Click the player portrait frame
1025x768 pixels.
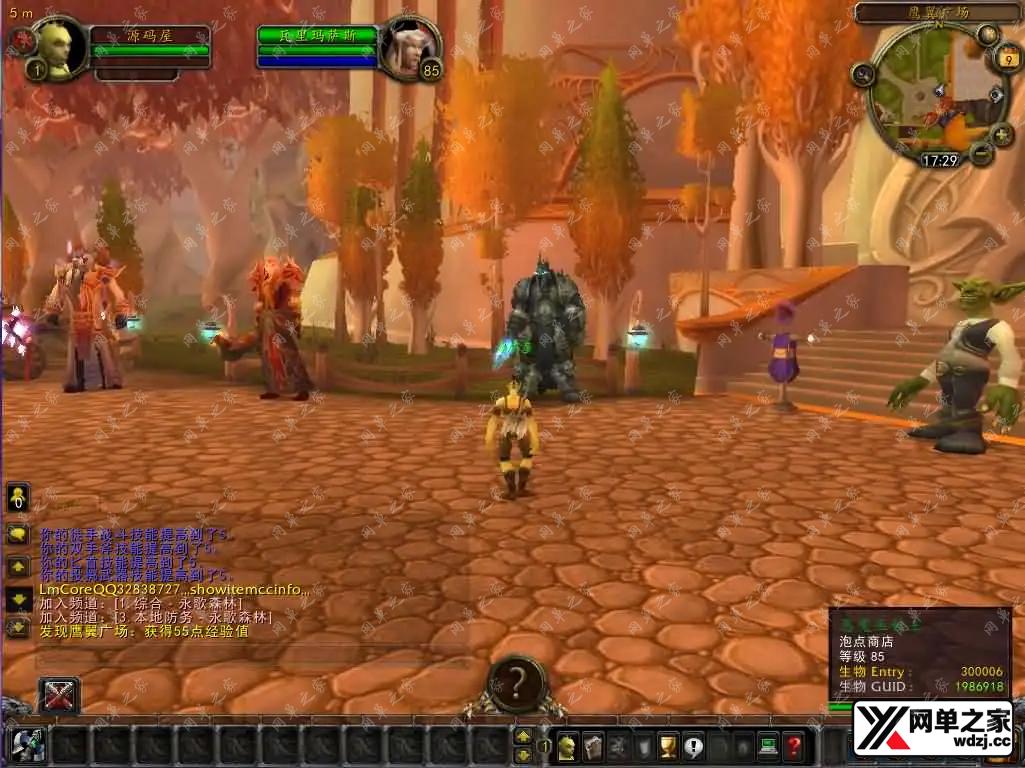click(x=57, y=45)
